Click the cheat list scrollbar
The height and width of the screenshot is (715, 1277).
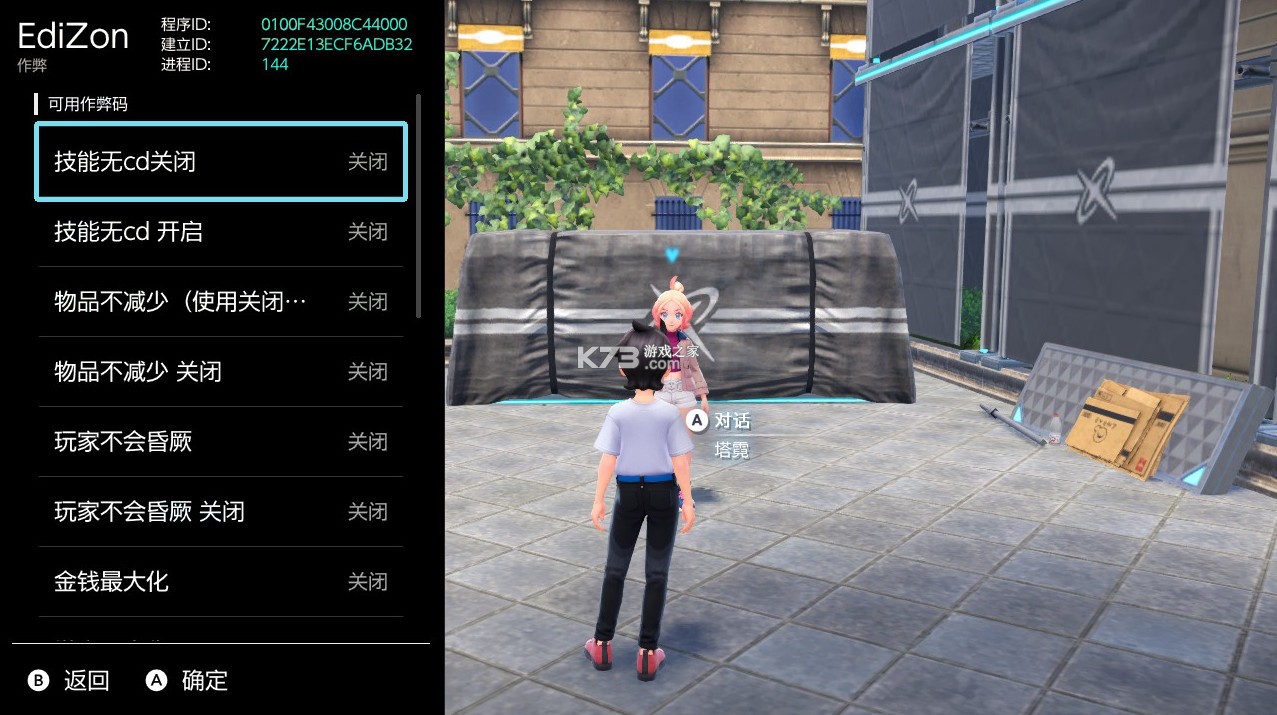coord(418,207)
